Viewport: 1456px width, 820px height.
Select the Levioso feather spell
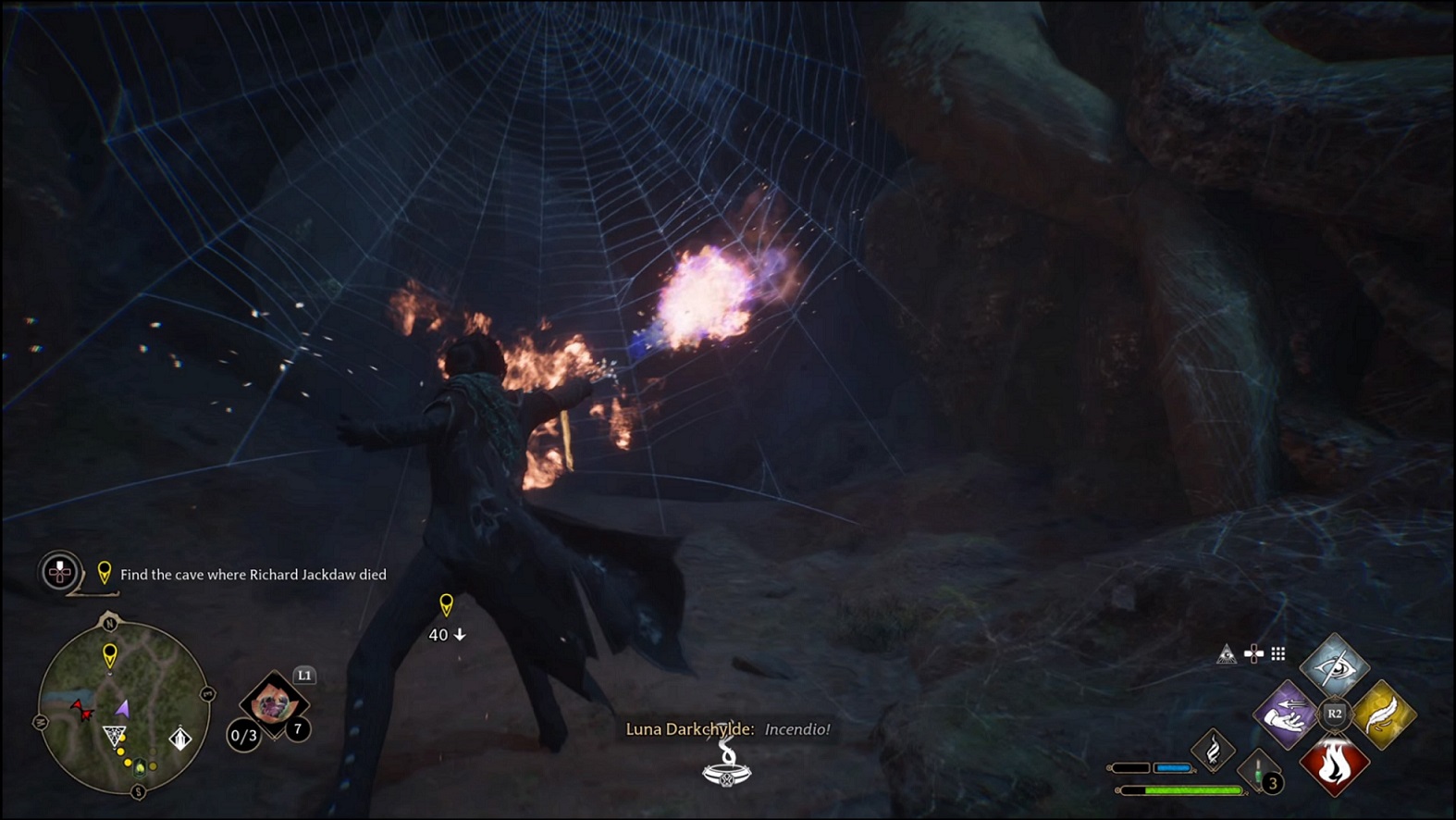[x=1388, y=714]
